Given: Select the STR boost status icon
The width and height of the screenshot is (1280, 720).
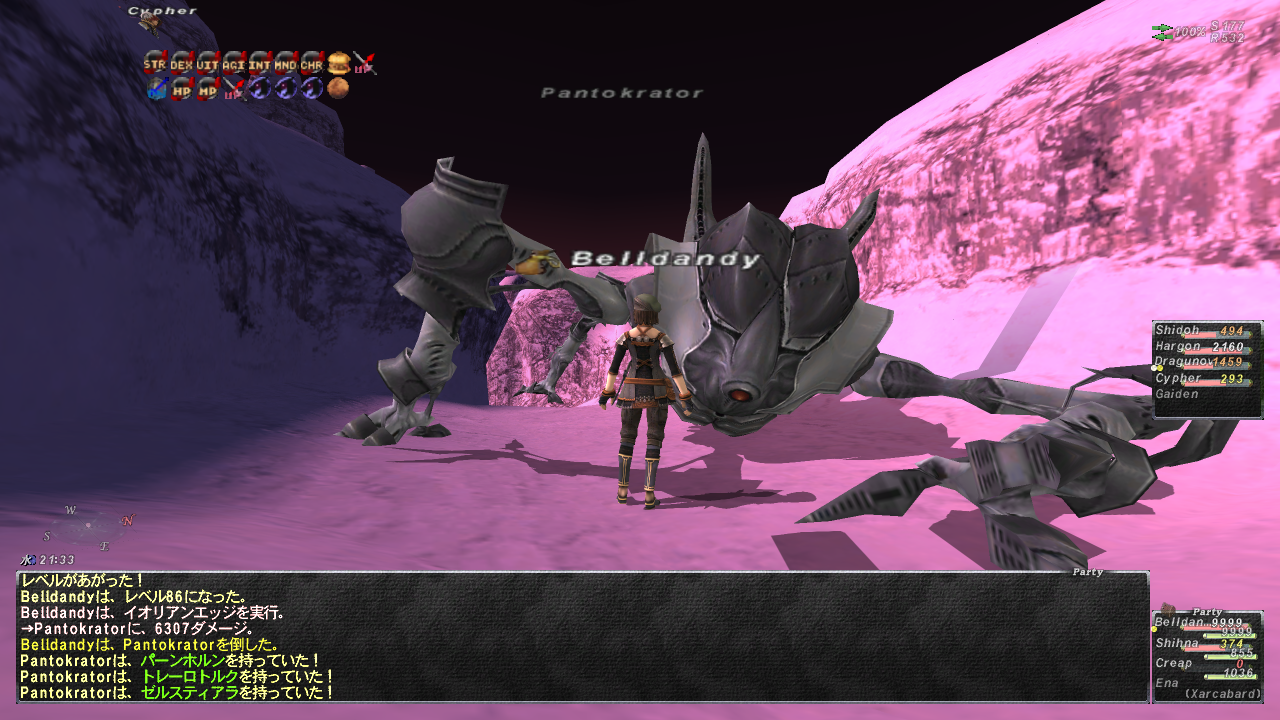Looking at the screenshot, I should 154,63.
